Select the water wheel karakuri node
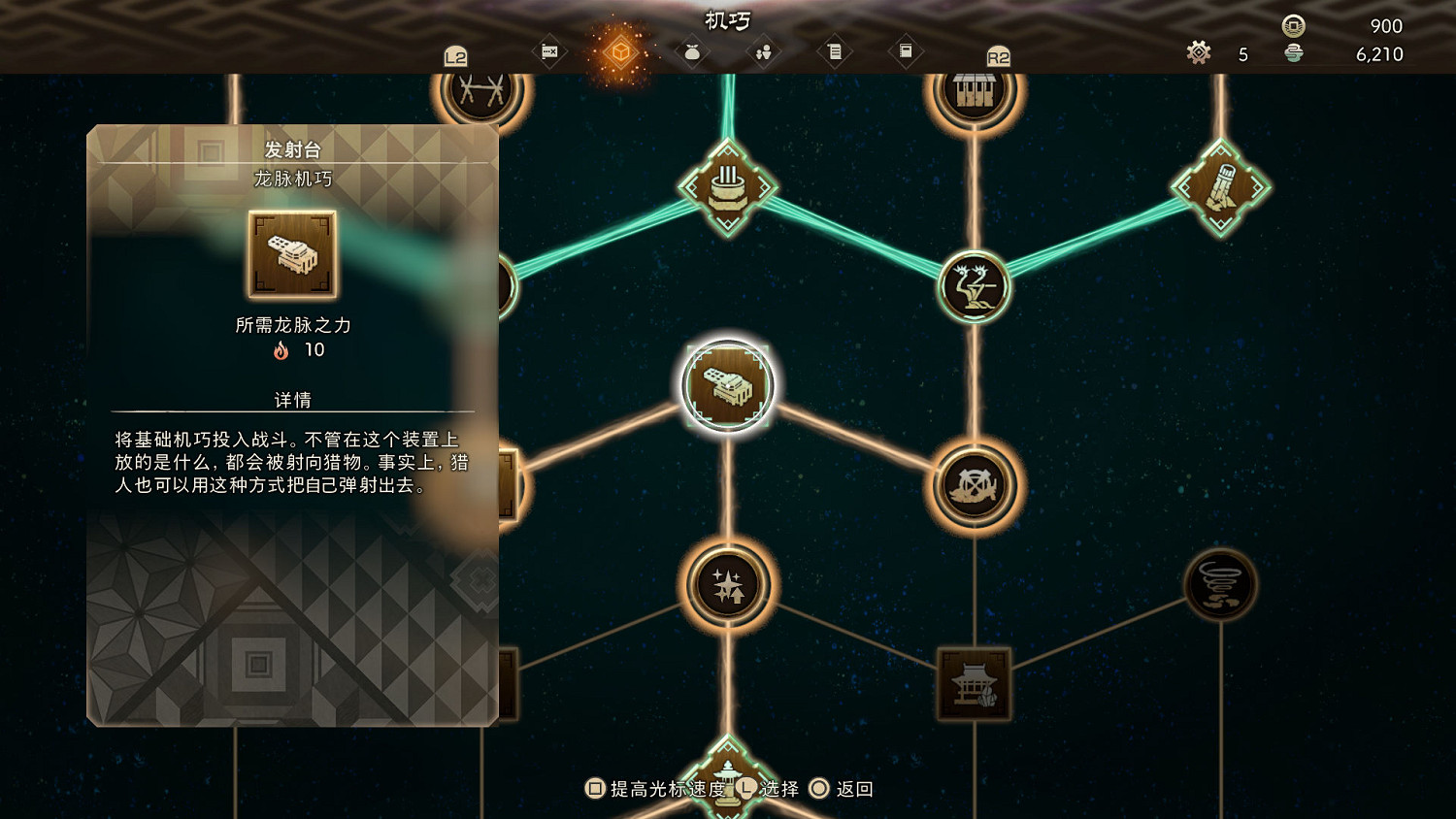1456x819 pixels. [x=976, y=485]
